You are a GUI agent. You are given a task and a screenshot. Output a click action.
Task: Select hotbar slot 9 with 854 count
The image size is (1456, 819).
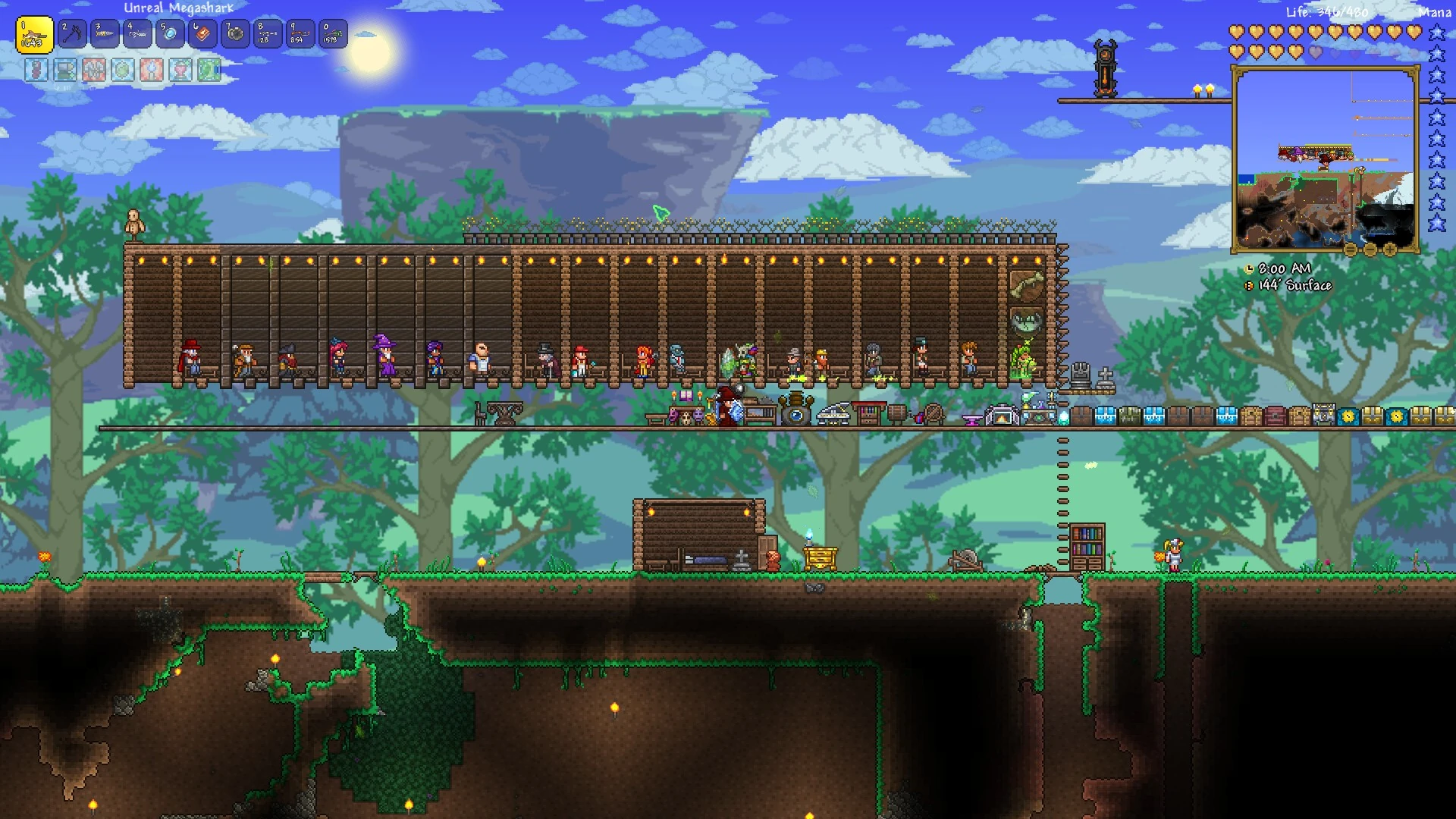(300, 34)
